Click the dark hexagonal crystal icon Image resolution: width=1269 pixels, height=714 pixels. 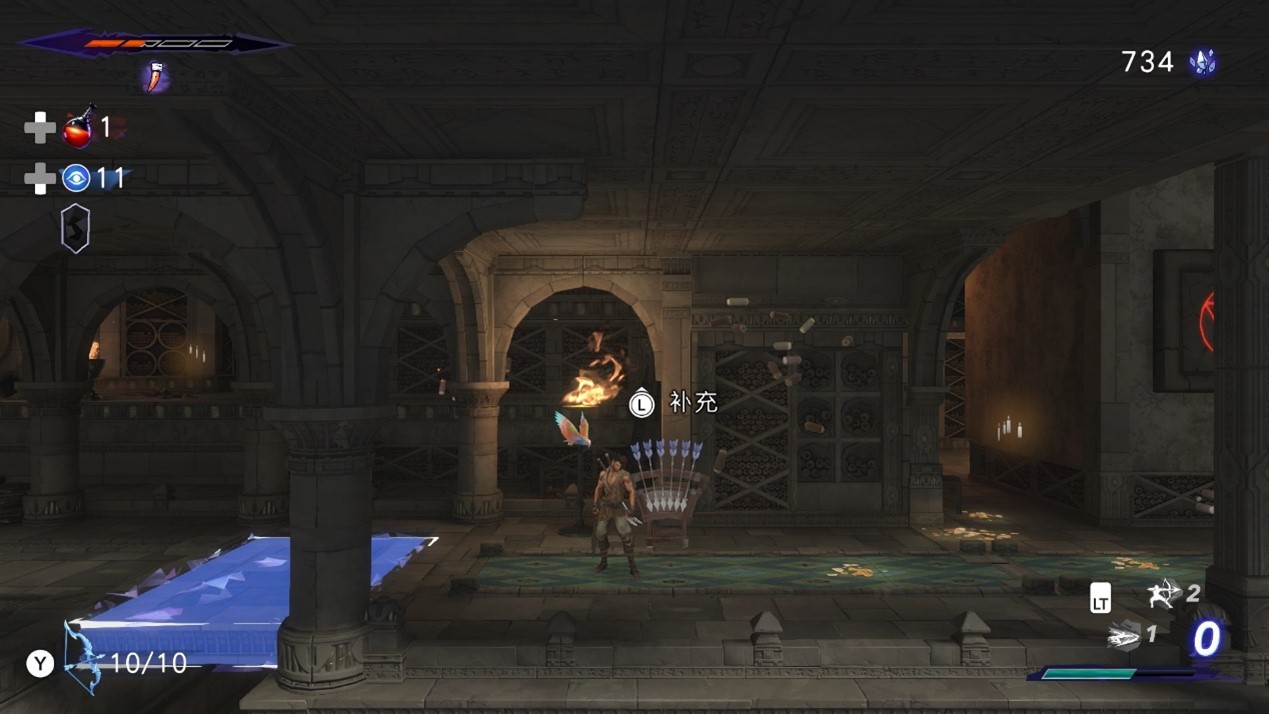point(76,228)
